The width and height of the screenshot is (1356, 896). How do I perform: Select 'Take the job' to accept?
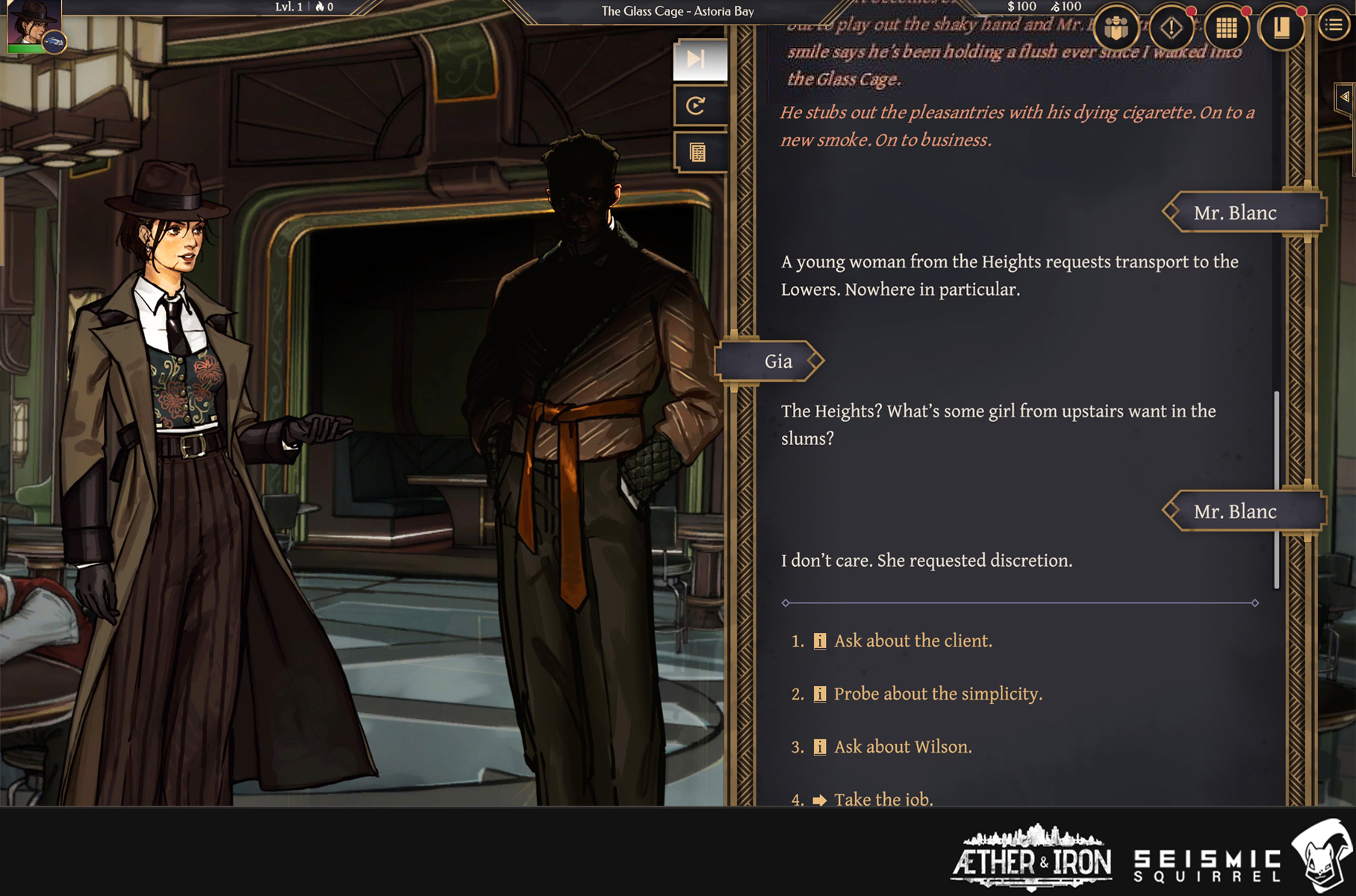[x=883, y=798]
